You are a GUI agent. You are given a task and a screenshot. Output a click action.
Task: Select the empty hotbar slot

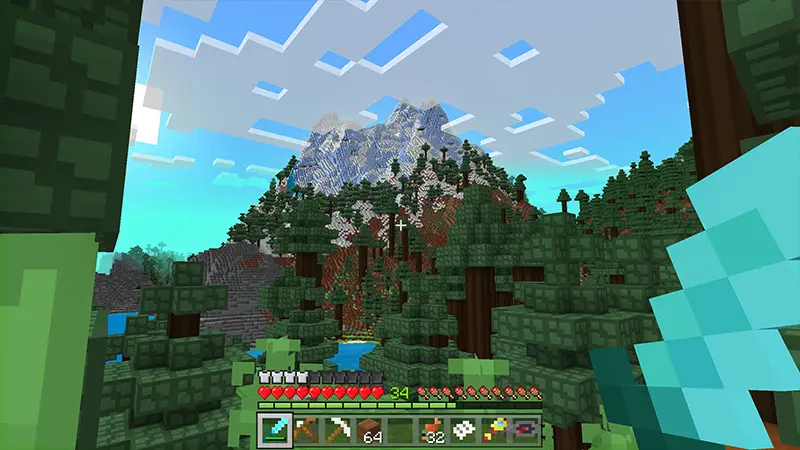(400, 429)
